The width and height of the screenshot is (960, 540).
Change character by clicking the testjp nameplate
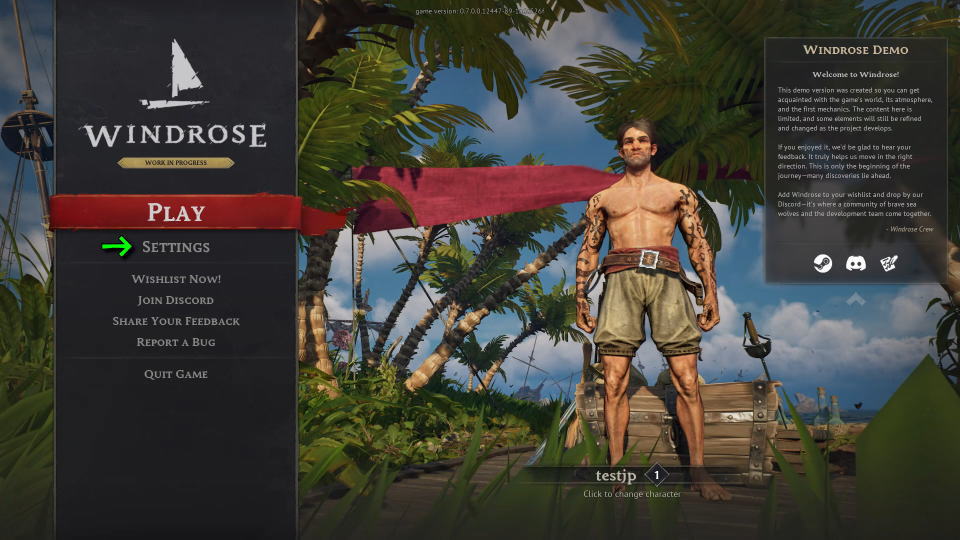point(617,476)
